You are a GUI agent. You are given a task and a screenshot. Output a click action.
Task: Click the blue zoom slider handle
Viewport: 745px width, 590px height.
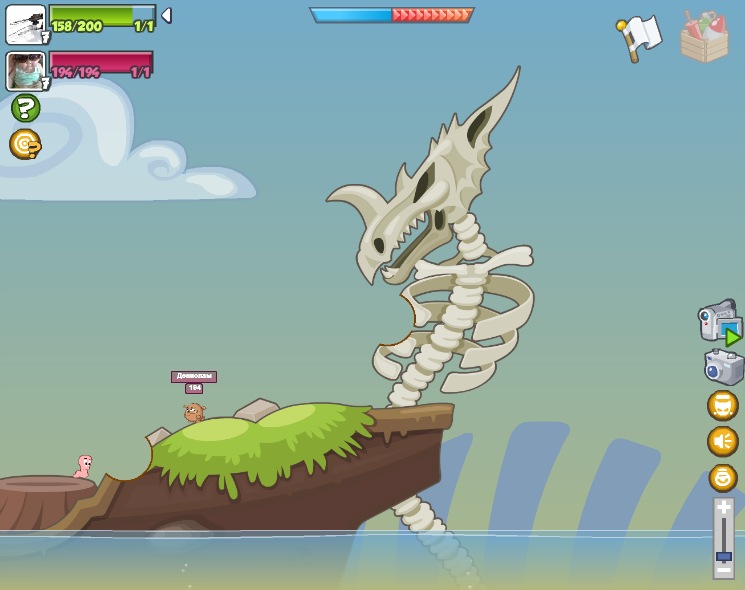(x=723, y=556)
